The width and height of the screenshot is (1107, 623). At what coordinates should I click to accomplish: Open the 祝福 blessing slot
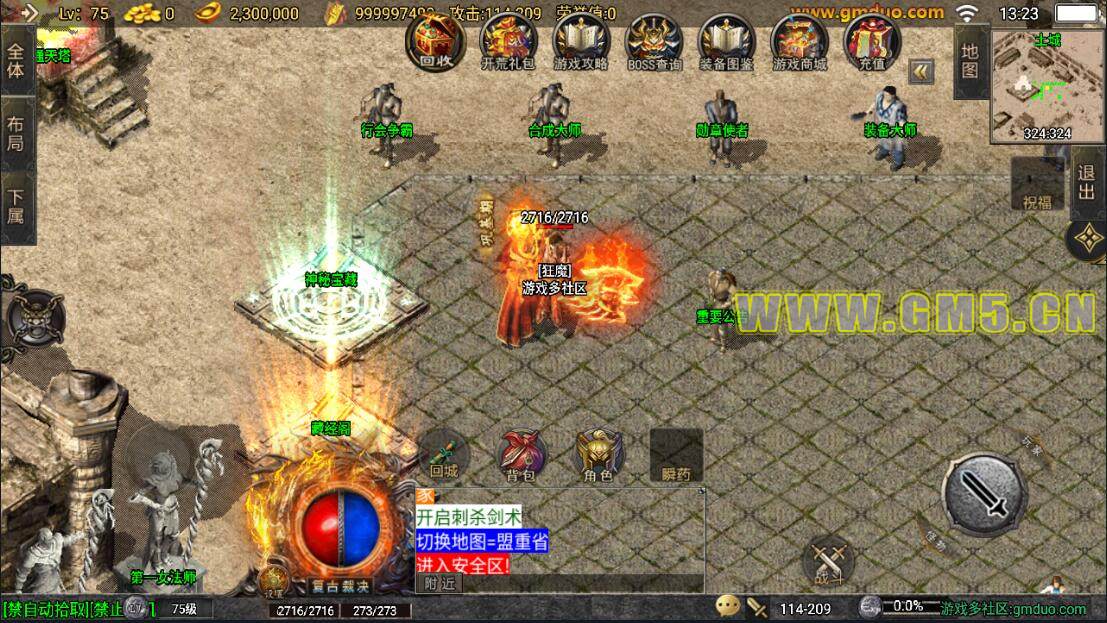click(x=1037, y=186)
